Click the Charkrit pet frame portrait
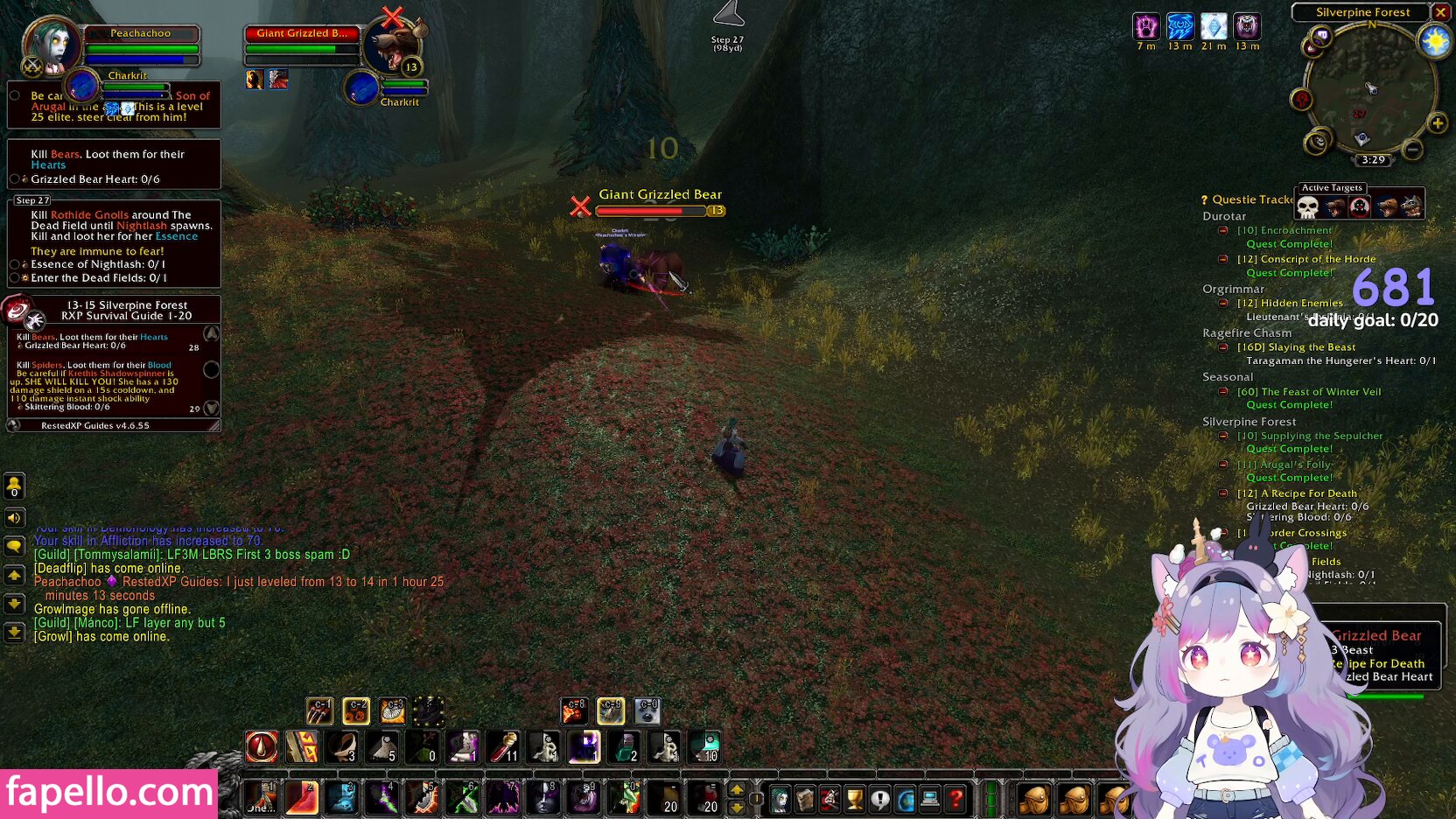This screenshot has width=1456, height=819. 82,87
